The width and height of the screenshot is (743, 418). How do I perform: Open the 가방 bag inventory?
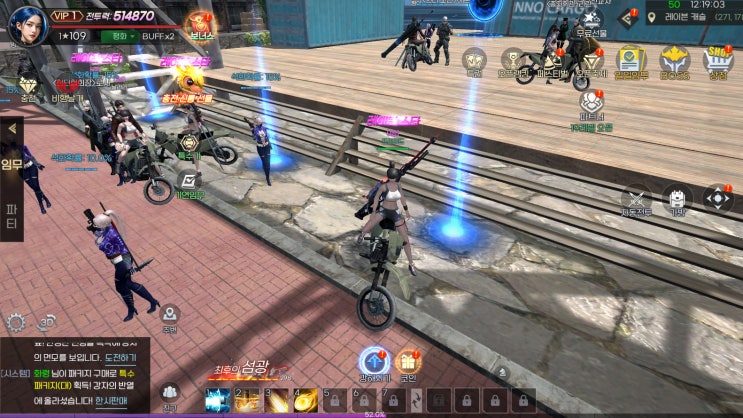(x=678, y=199)
